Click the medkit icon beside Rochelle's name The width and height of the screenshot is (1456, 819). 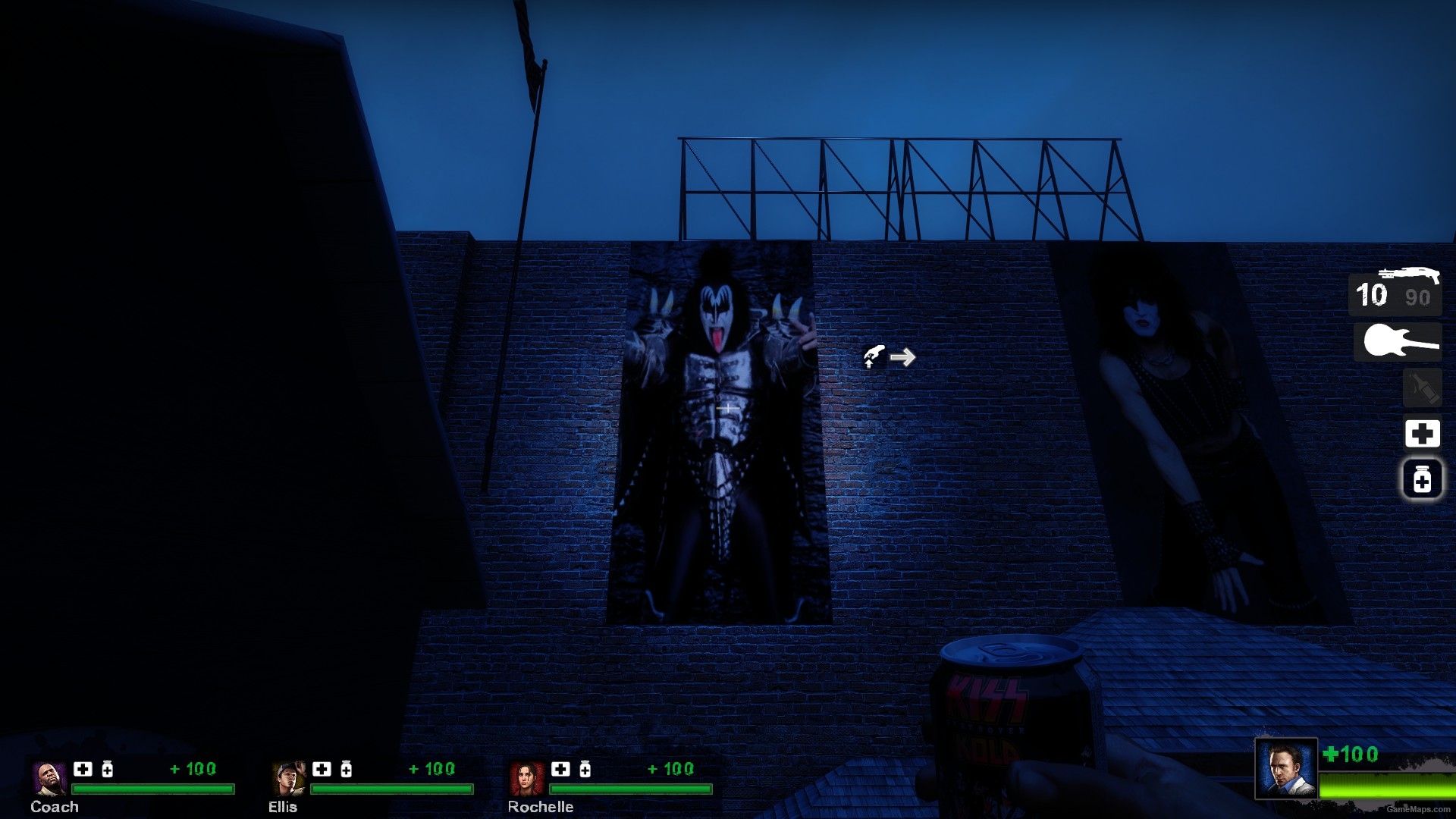pos(560,768)
